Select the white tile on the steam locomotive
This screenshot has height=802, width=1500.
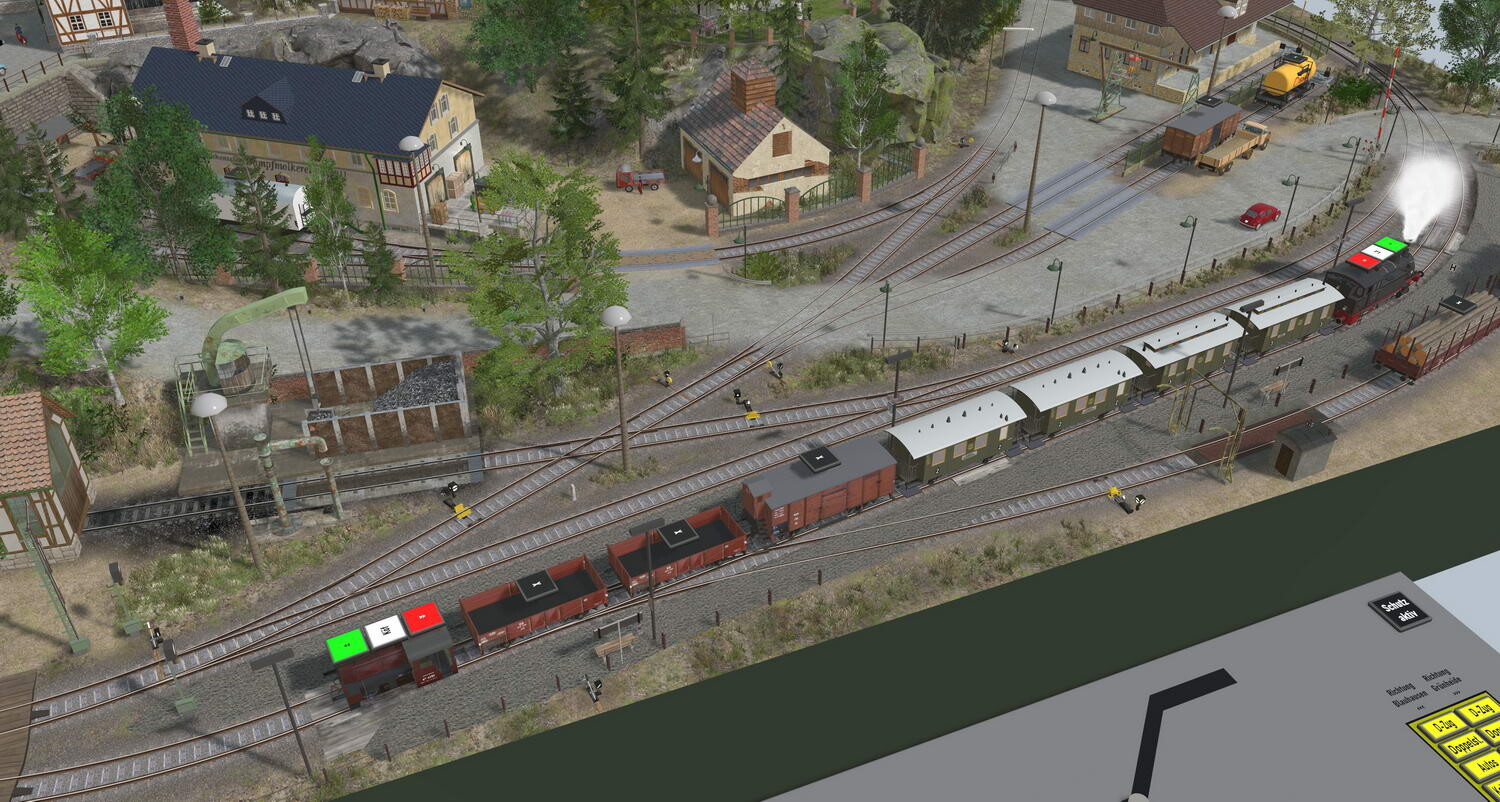click(1377, 252)
